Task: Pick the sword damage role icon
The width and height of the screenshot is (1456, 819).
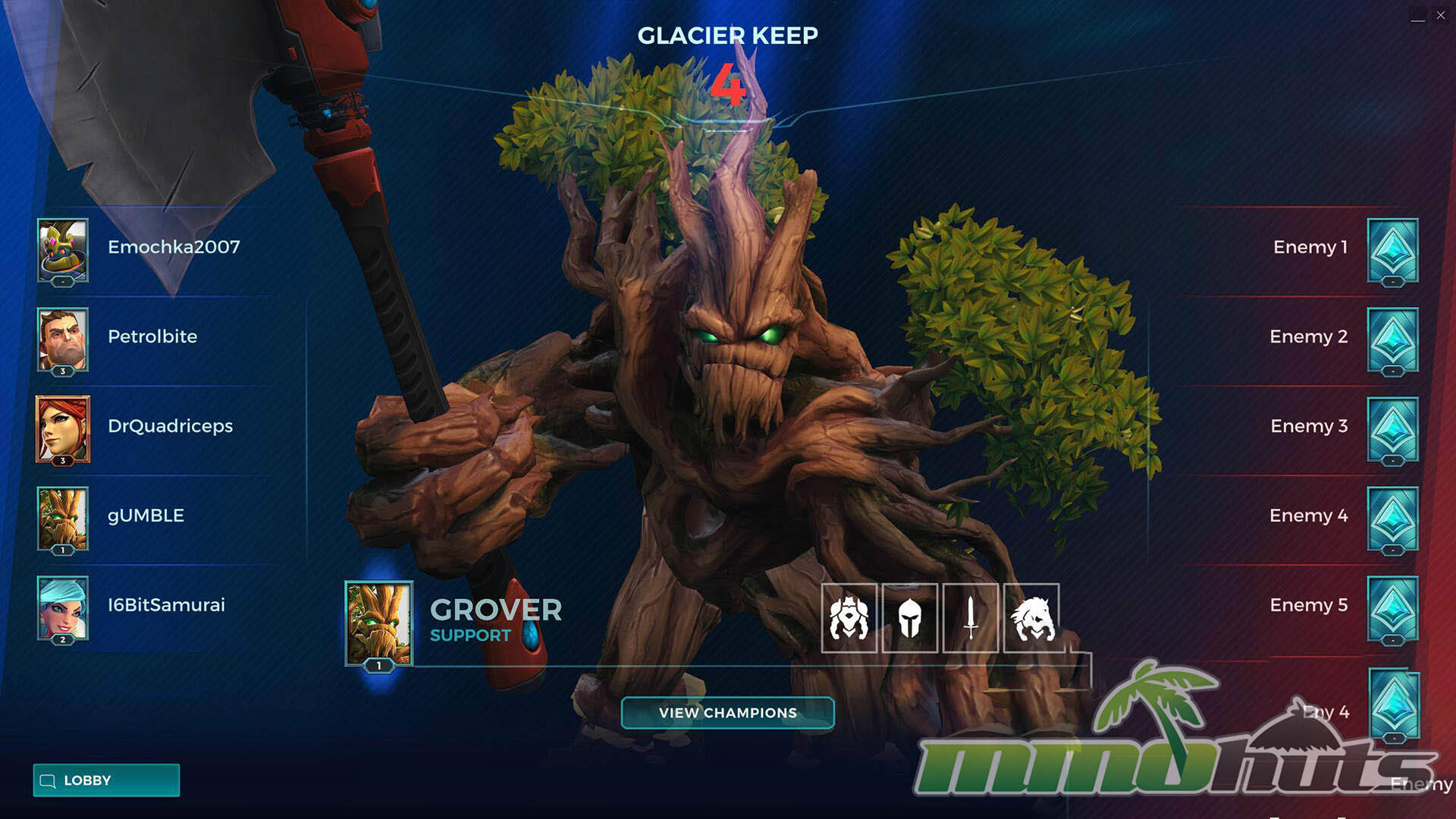Action: point(970,618)
